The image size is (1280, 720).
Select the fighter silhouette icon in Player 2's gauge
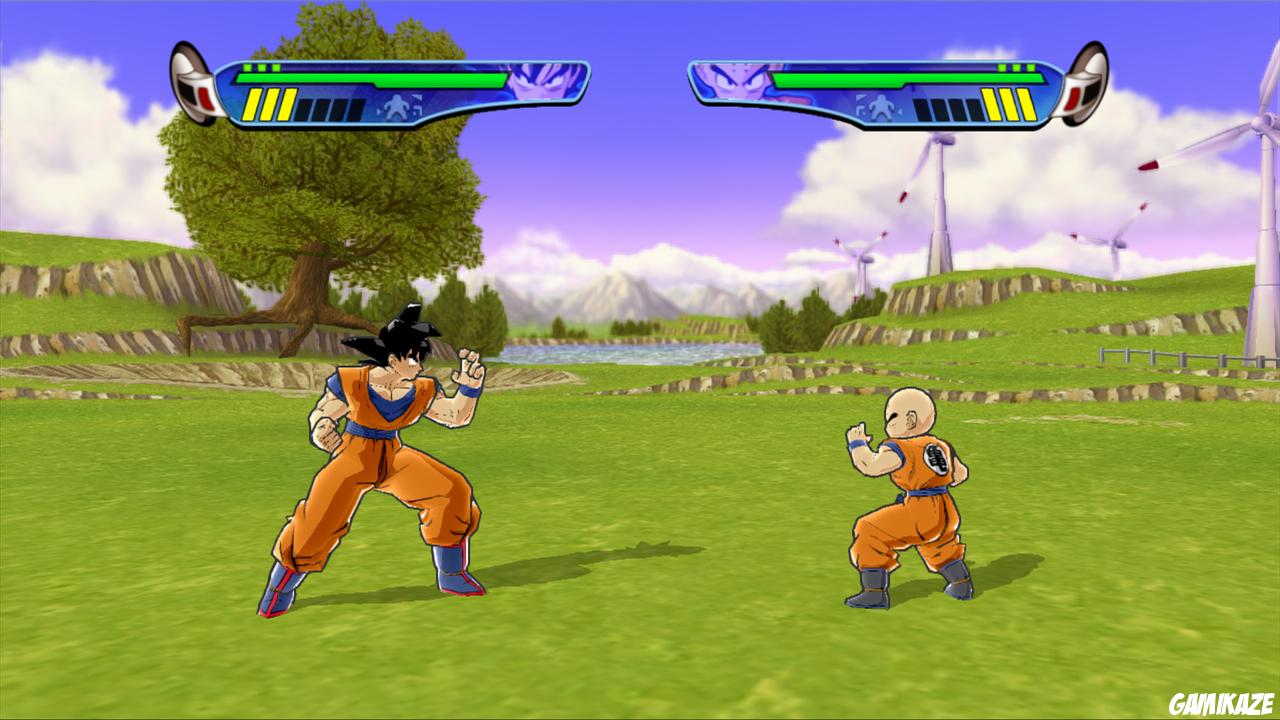tap(881, 105)
